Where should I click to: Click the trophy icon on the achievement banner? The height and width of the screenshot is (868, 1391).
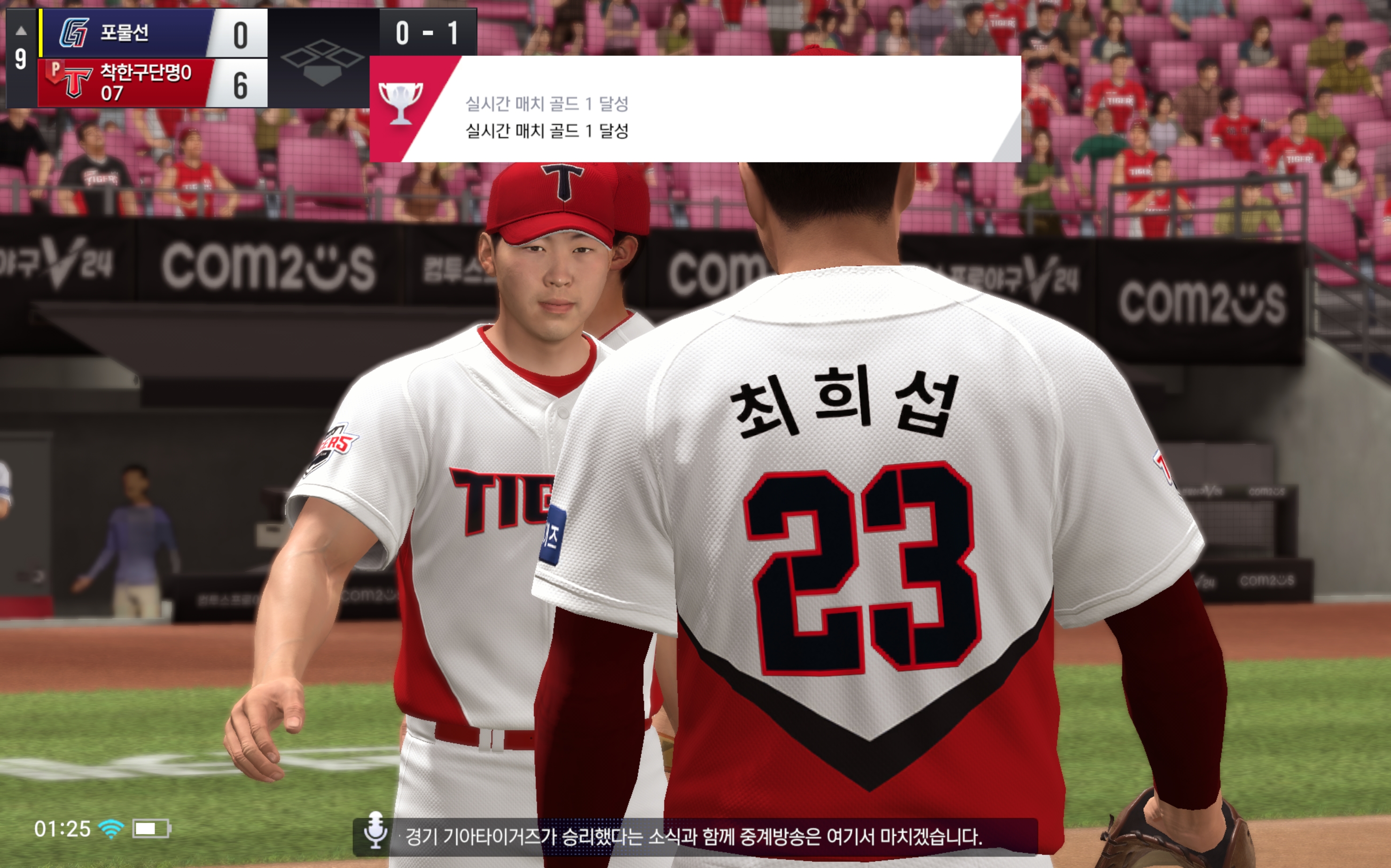[400, 103]
